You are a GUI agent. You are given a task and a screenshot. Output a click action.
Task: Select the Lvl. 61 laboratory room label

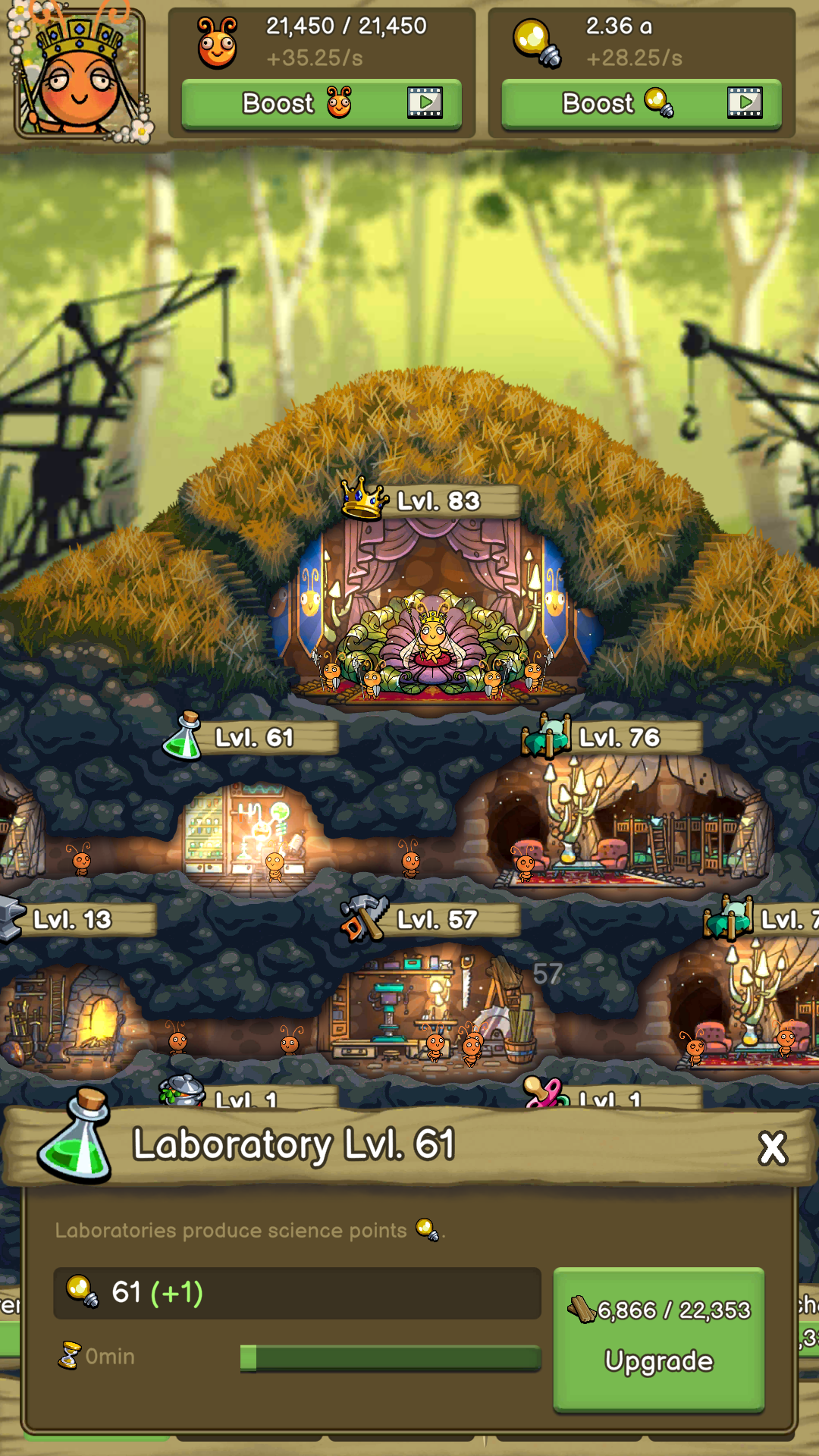253,738
